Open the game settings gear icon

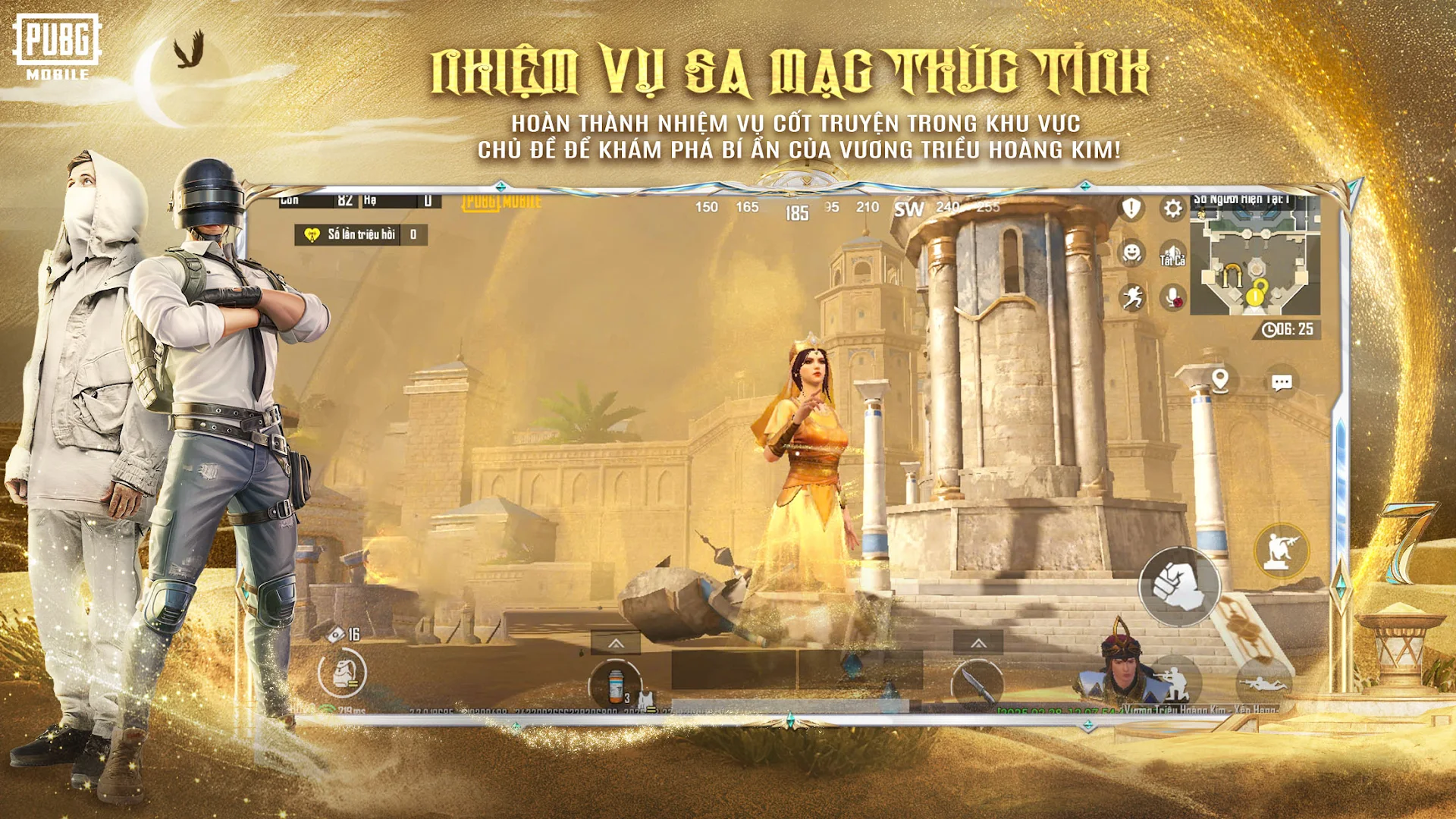[x=1172, y=208]
